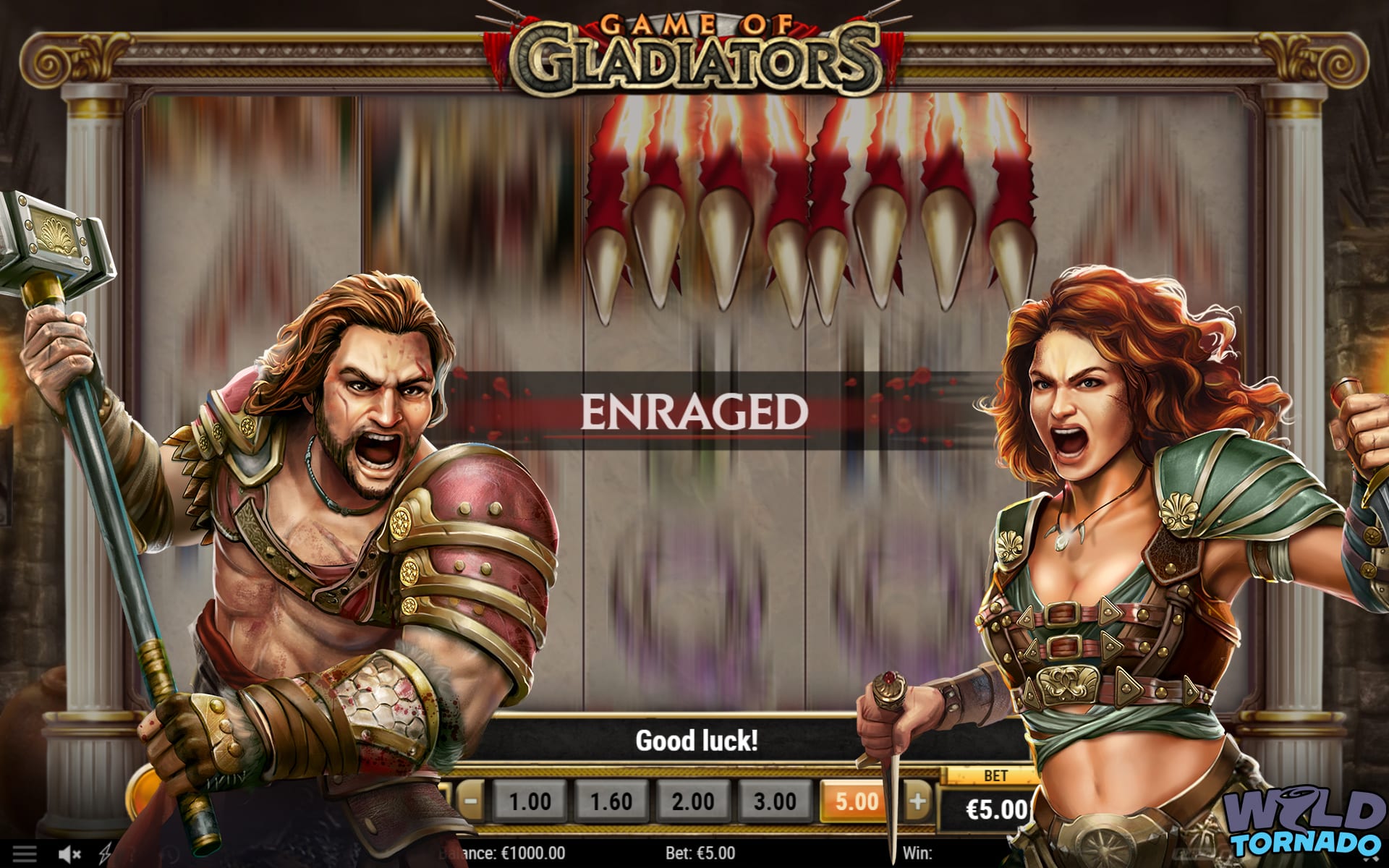Screen dimensions: 1389x868
Task: Open the hamburger menu
Action: [24, 854]
